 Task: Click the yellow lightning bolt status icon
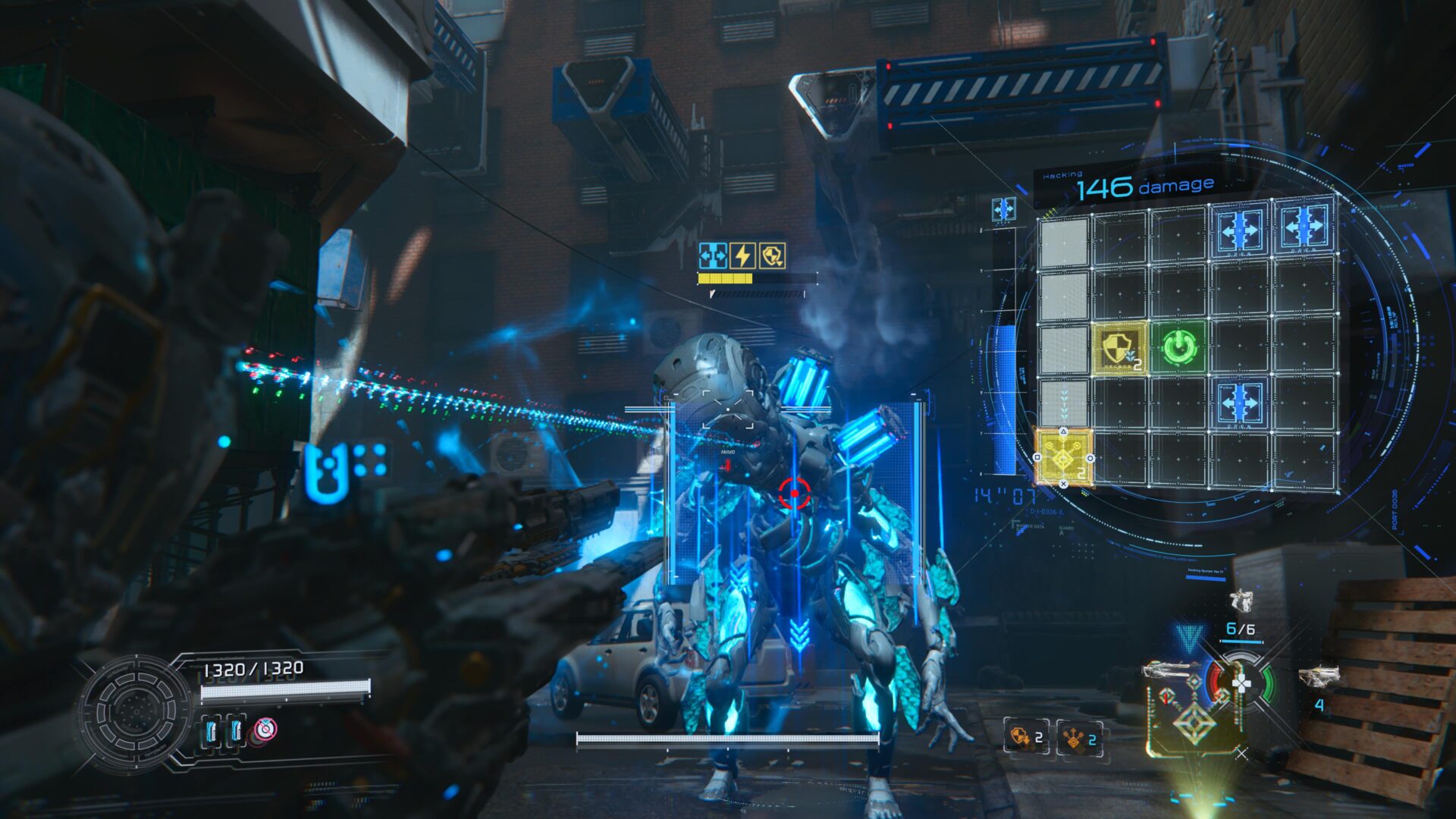pyautogui.click(x=742, y=256)
